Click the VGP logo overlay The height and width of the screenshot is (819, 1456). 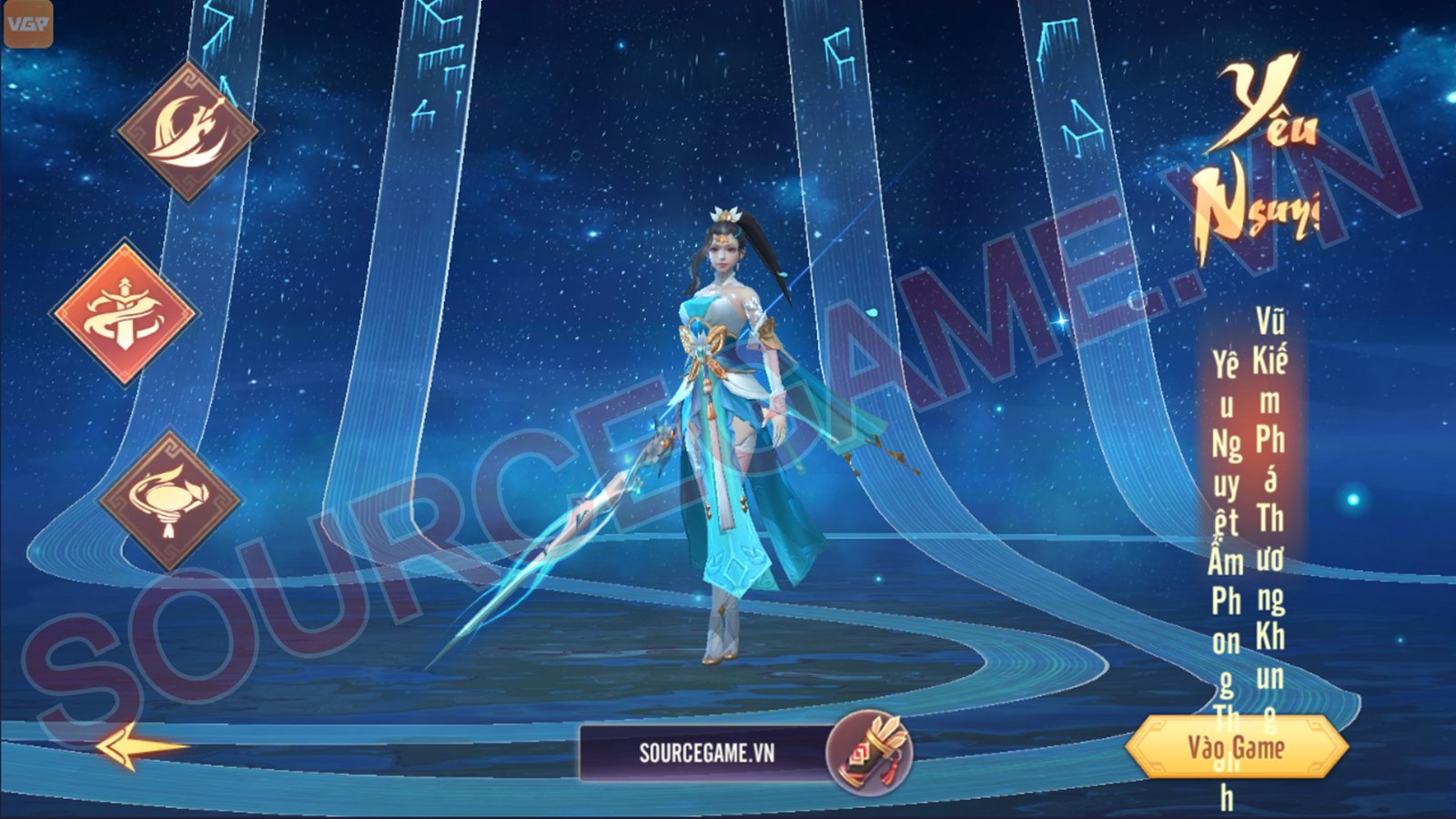point(28,25)
